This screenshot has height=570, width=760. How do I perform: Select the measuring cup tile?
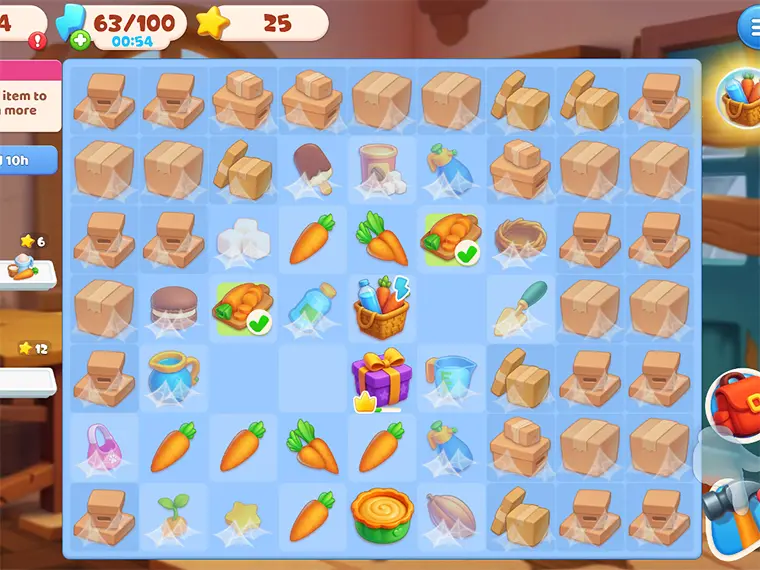(450, 378)
